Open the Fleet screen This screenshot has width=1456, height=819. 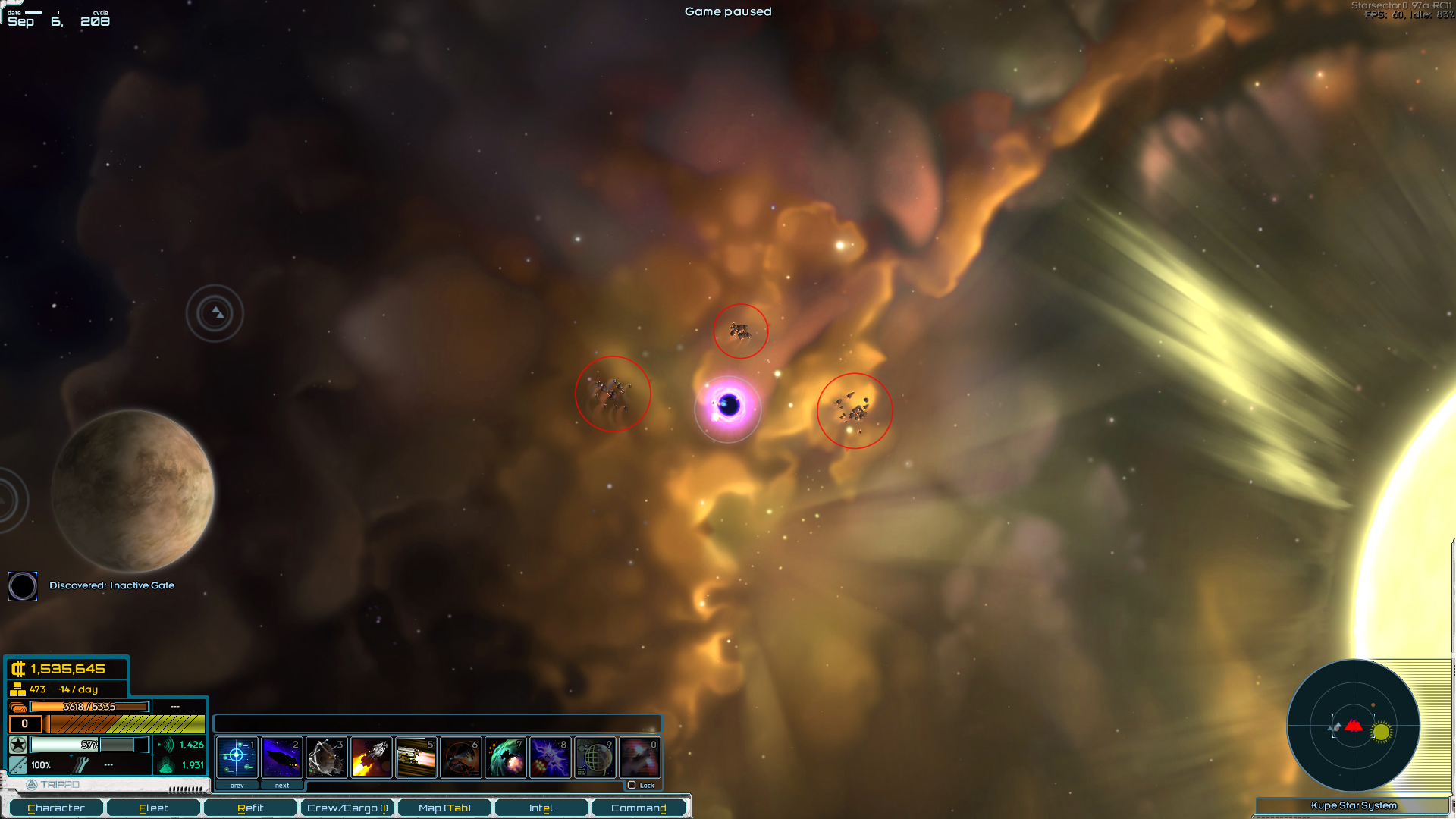[153, 808]
